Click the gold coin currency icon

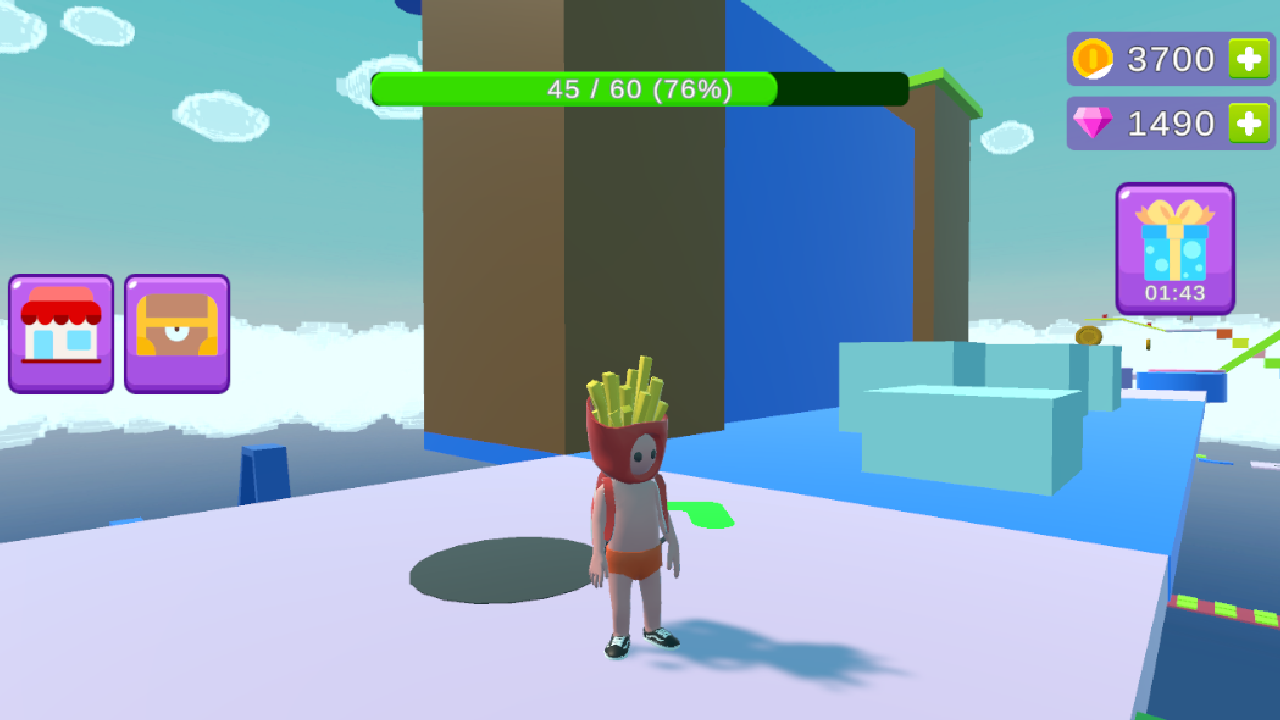pos(1094,58)
